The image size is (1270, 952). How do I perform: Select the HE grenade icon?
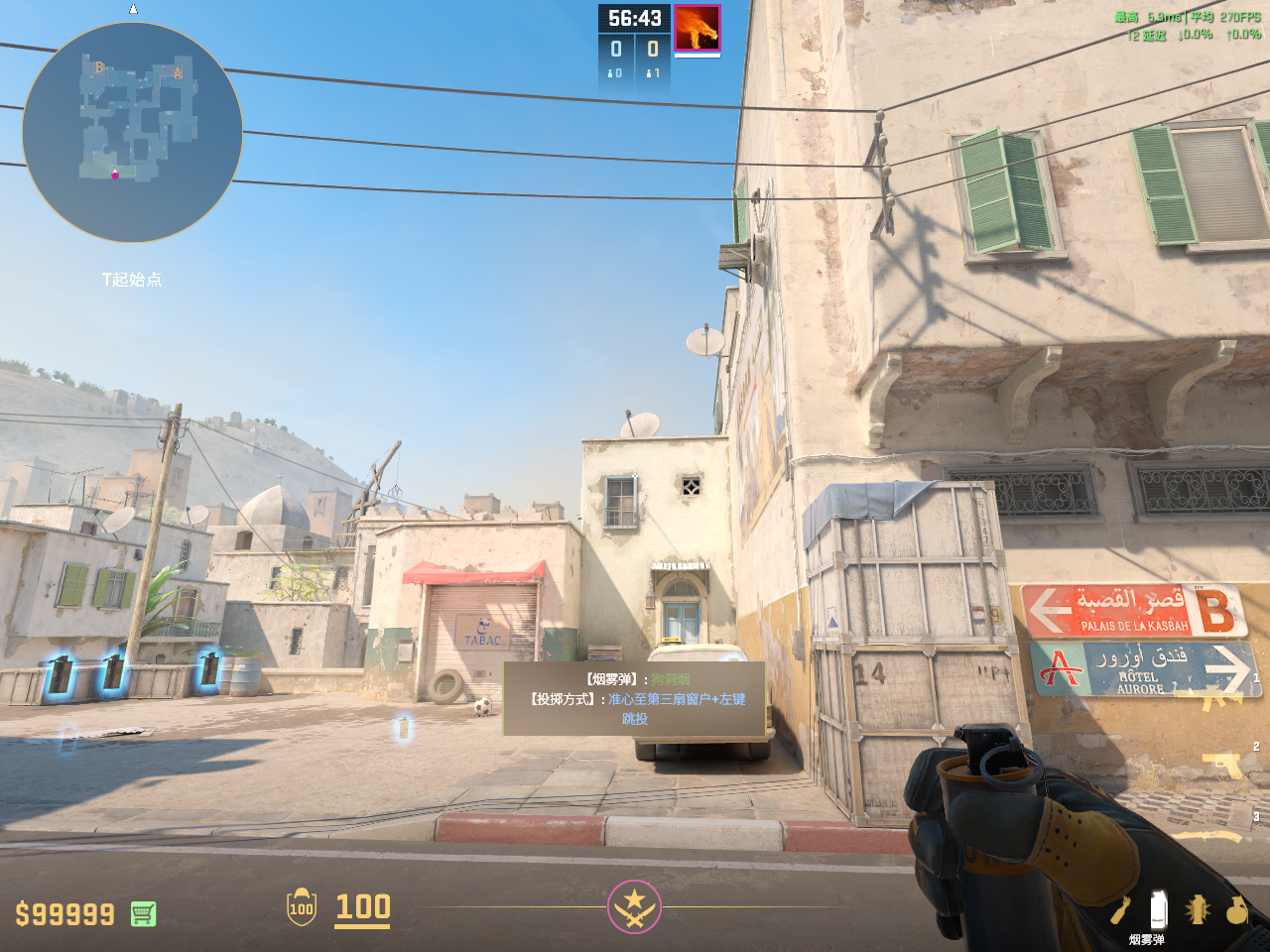[x=1236, y=909]
